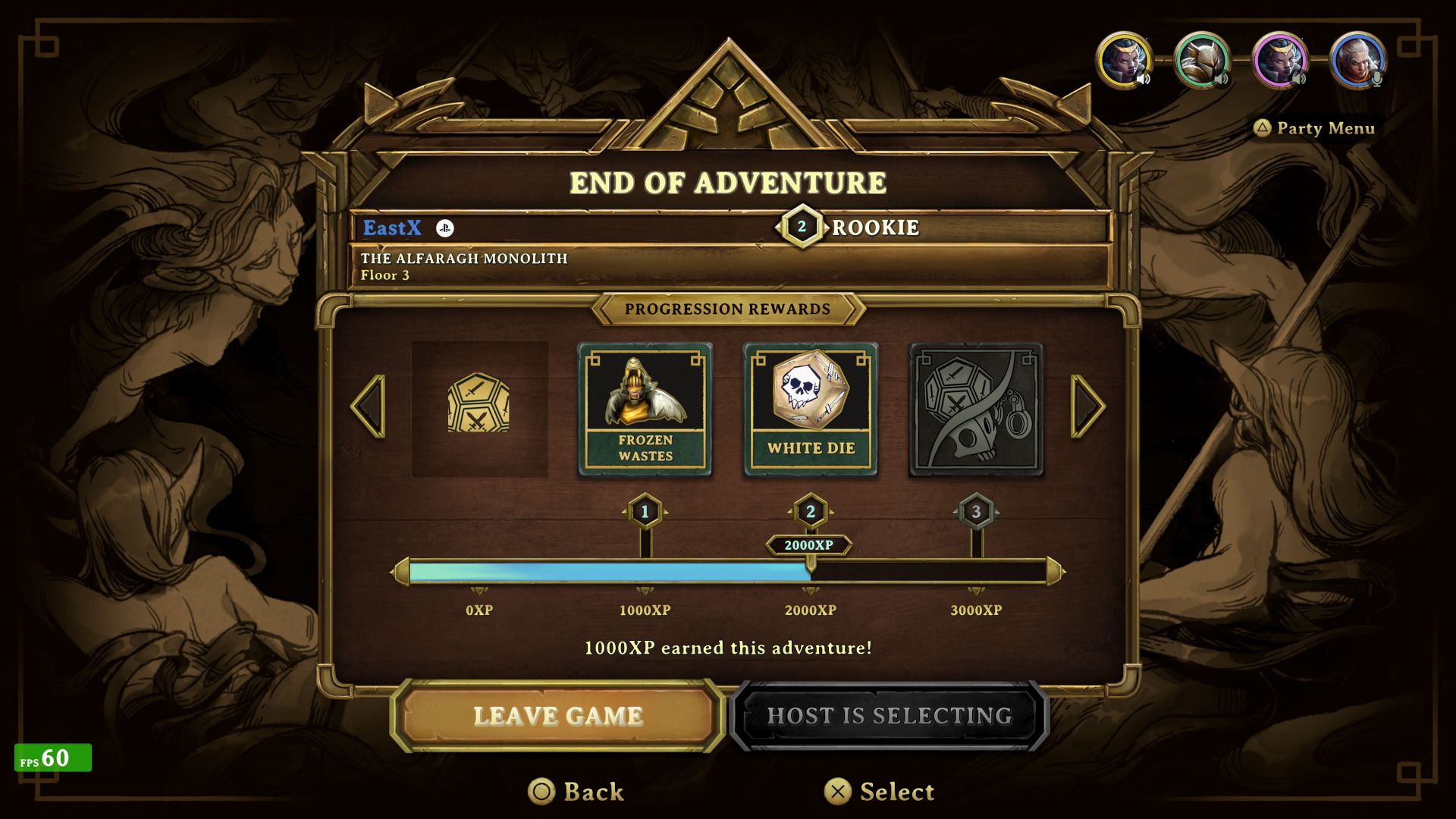
Task: Click the EastX player name
Action: click(391, 227)
